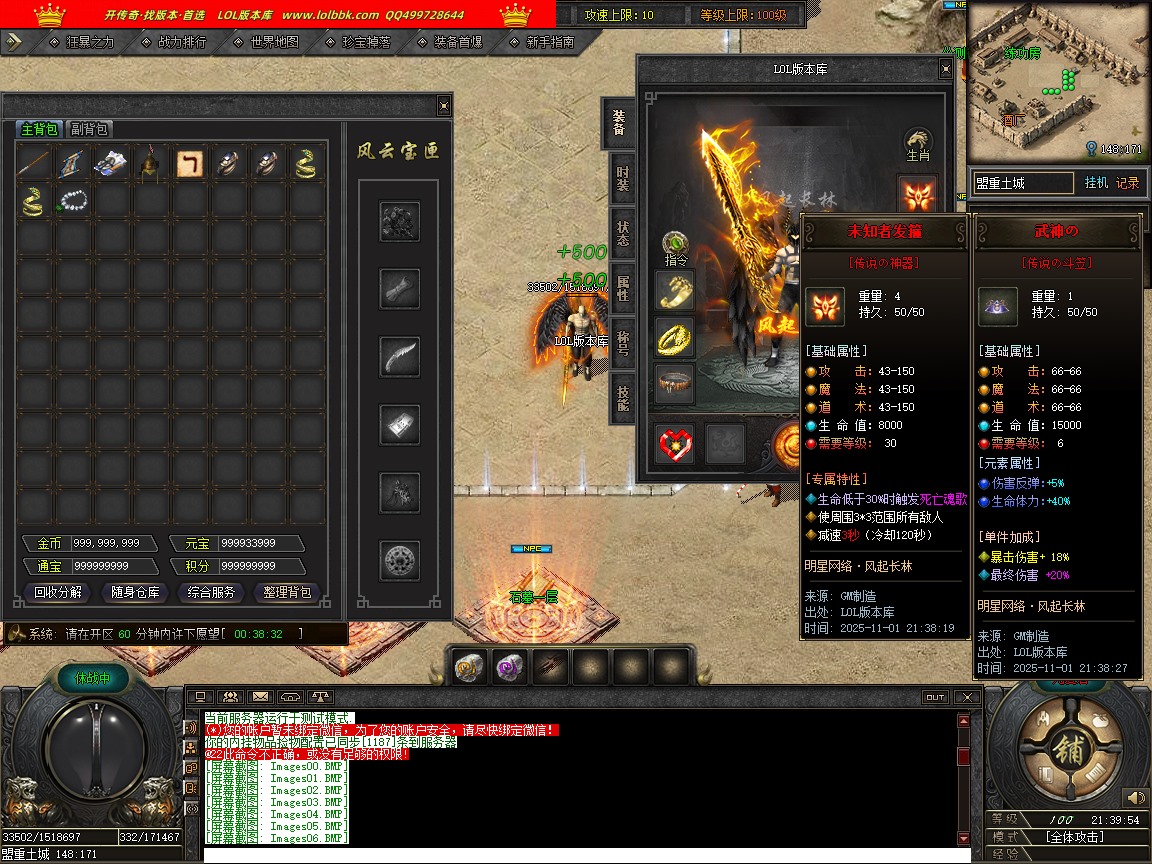
Task: Sort the bag with 整理背包
Action: (287, 592)
